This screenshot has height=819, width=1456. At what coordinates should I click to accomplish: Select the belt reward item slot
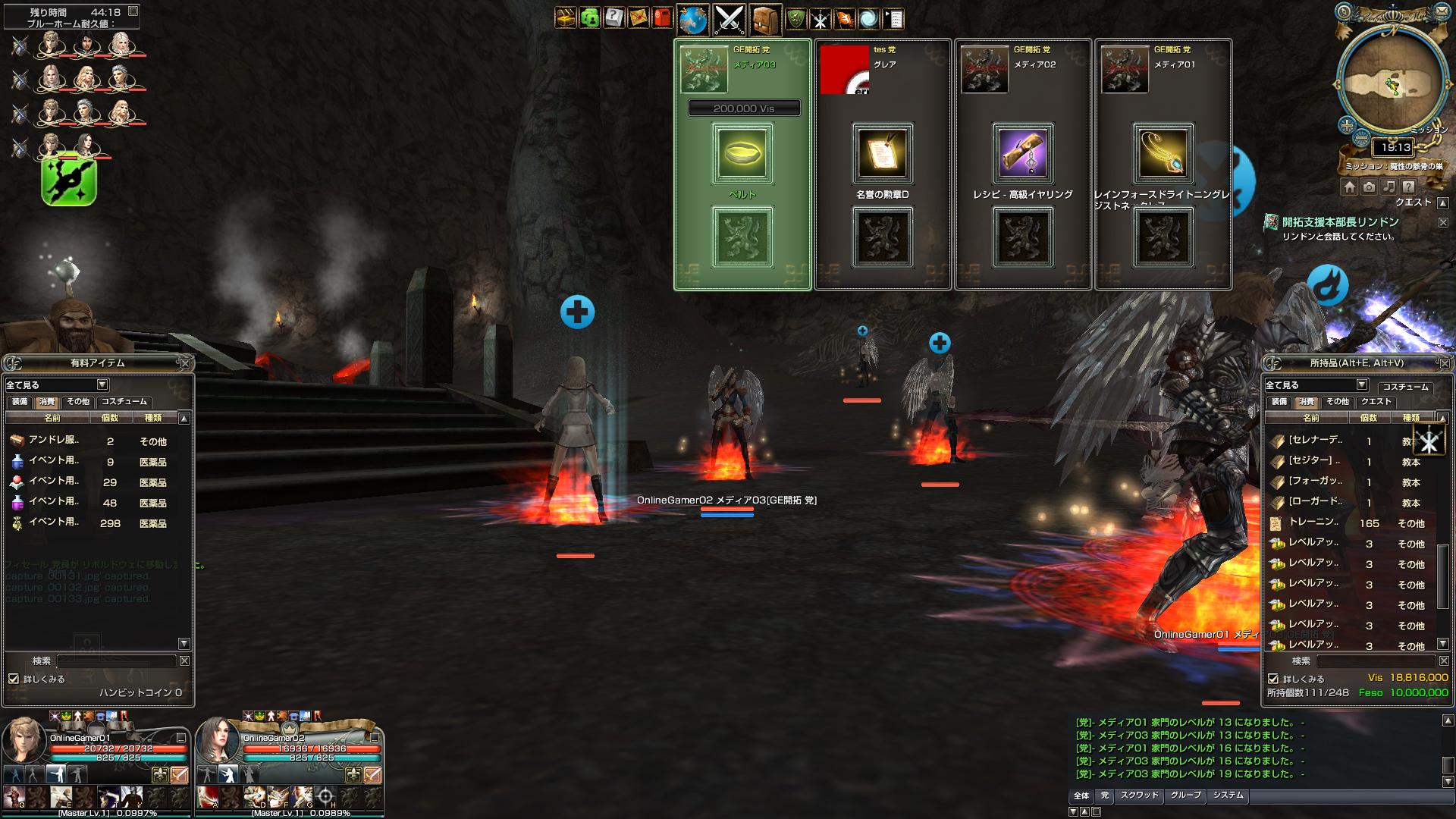tap(742, 154)
